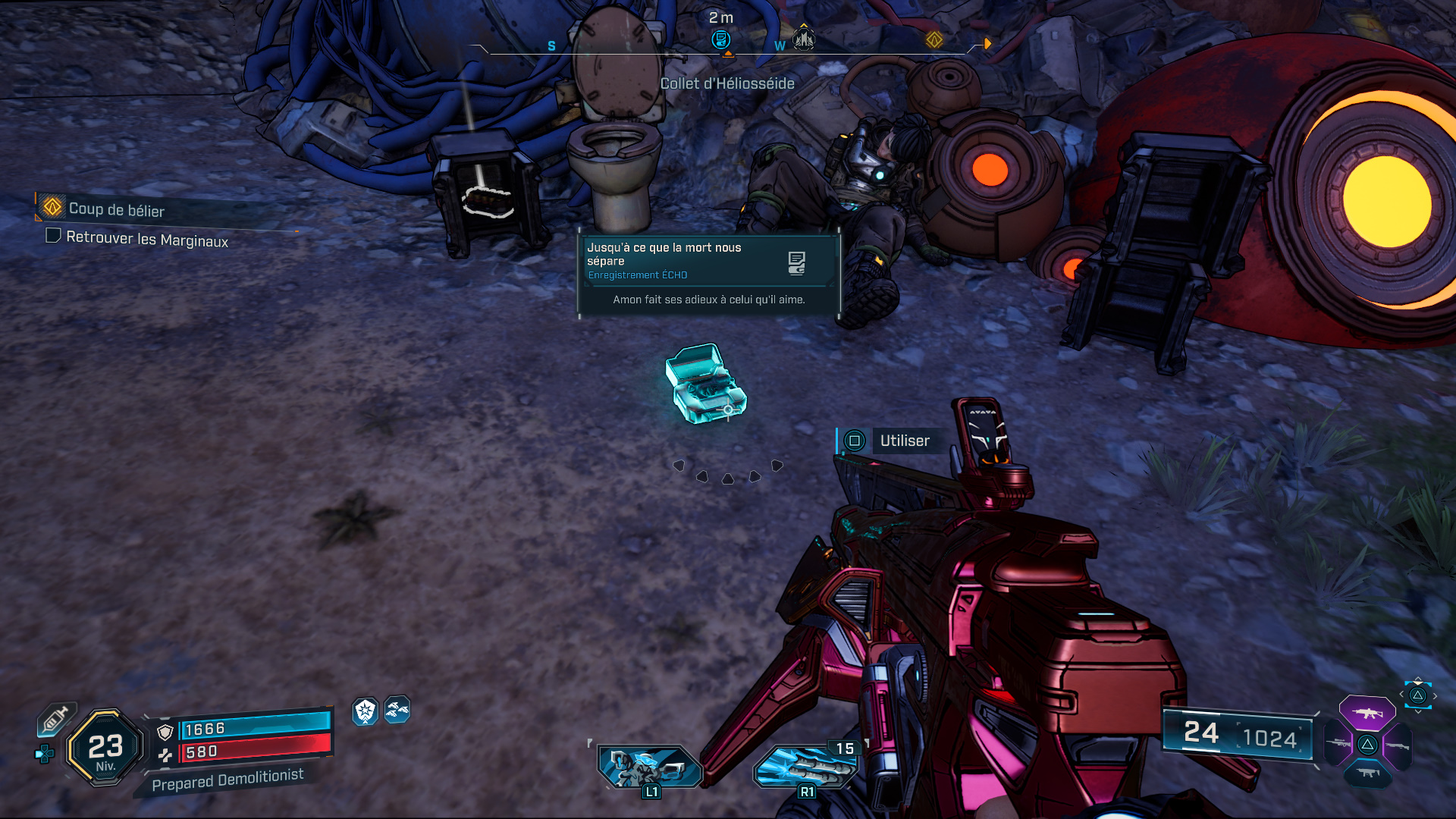Image resolution: width=1456 pixels, height=819 pixels.
Task: Select the purple assault rifle weapon slot
Action: click(1367, 713)
